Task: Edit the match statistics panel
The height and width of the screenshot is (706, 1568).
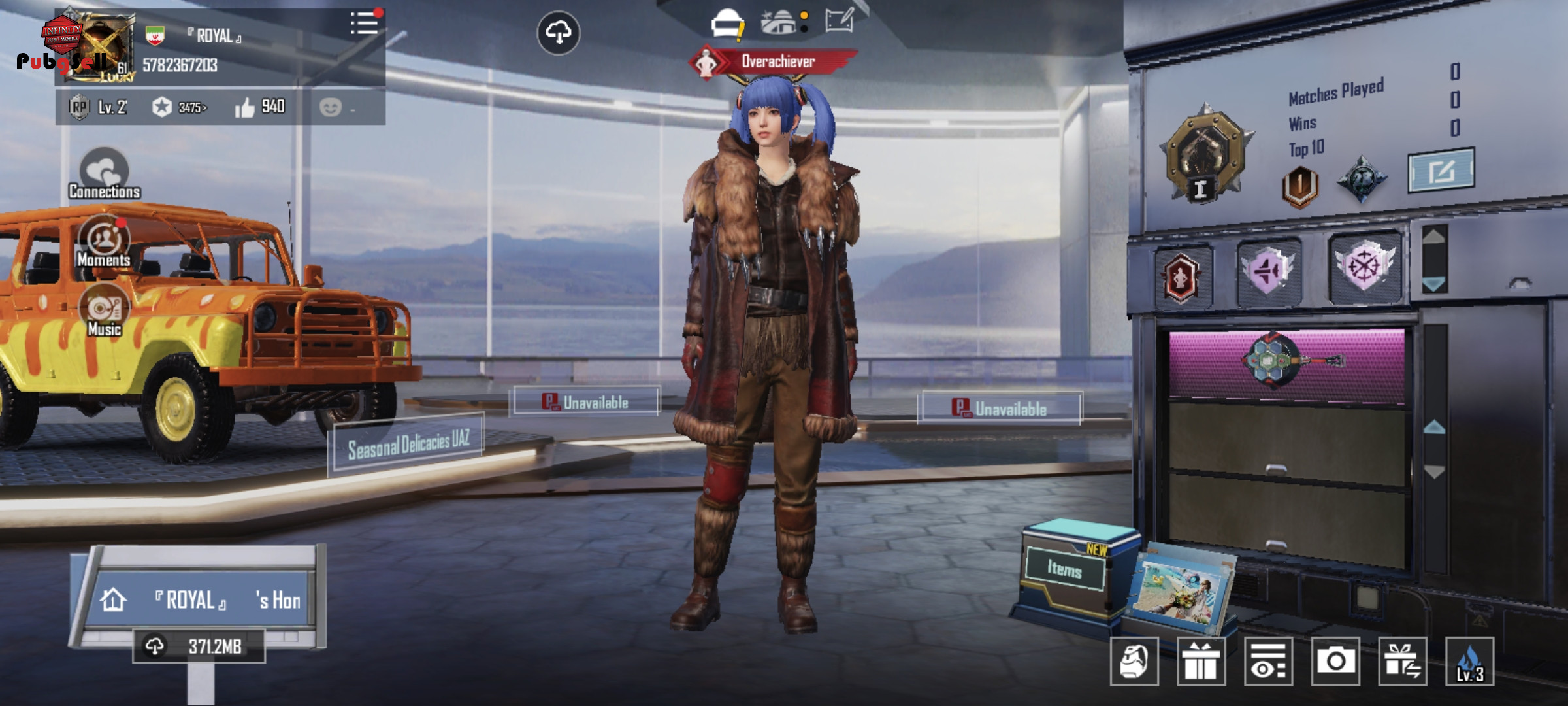Action: pos(1441,171)
